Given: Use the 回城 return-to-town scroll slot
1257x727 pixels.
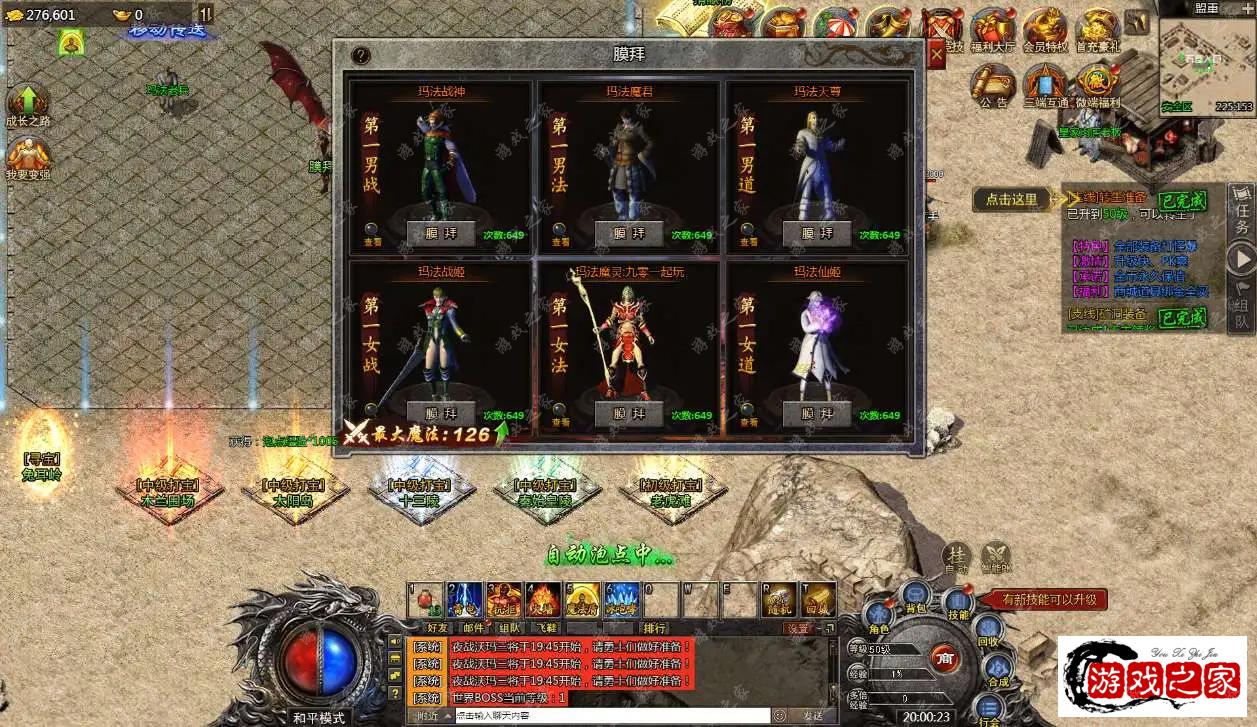Looking at the screenshot, I should [818, 600].
